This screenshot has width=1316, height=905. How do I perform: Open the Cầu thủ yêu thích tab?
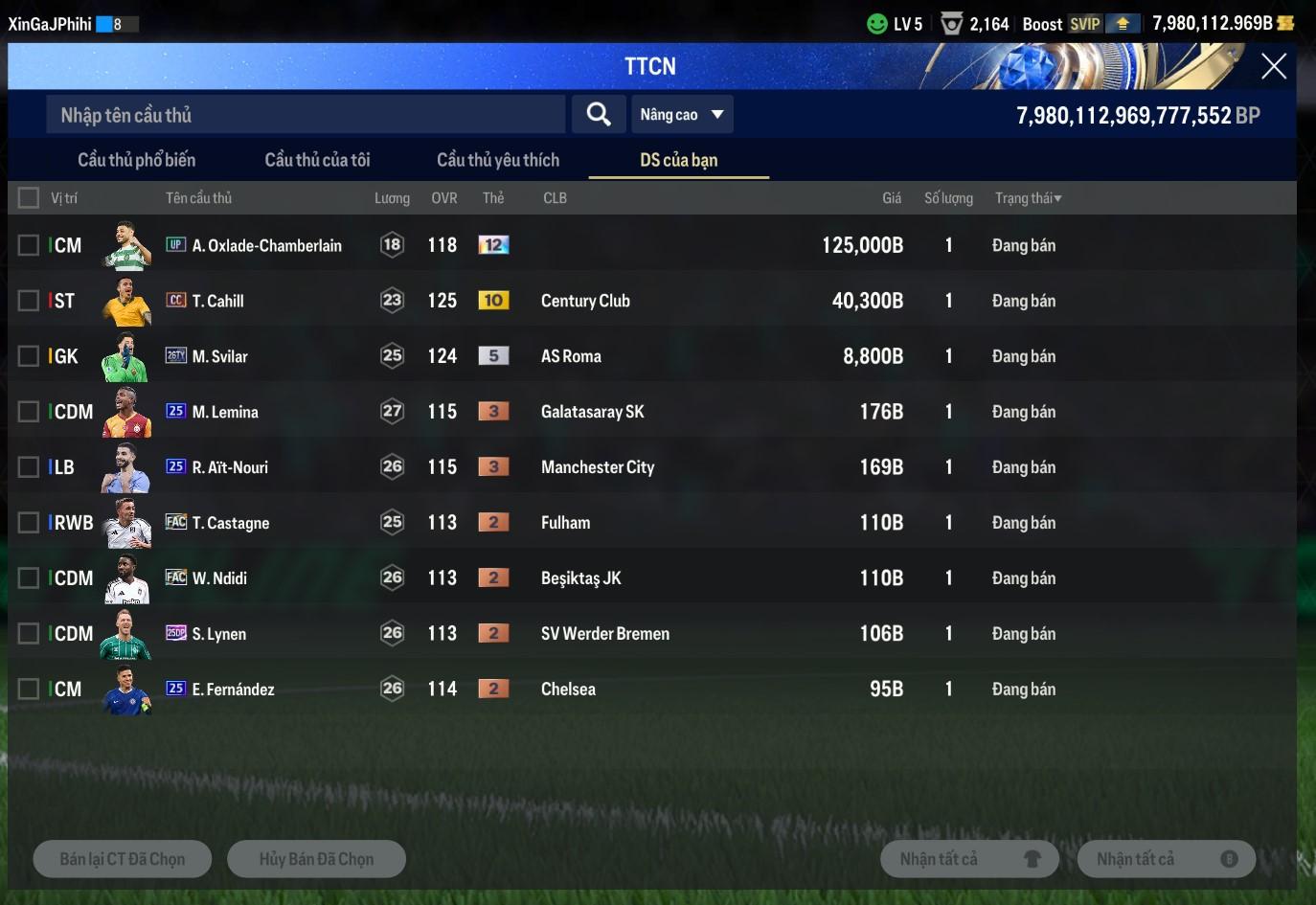(x=498, y=160)
